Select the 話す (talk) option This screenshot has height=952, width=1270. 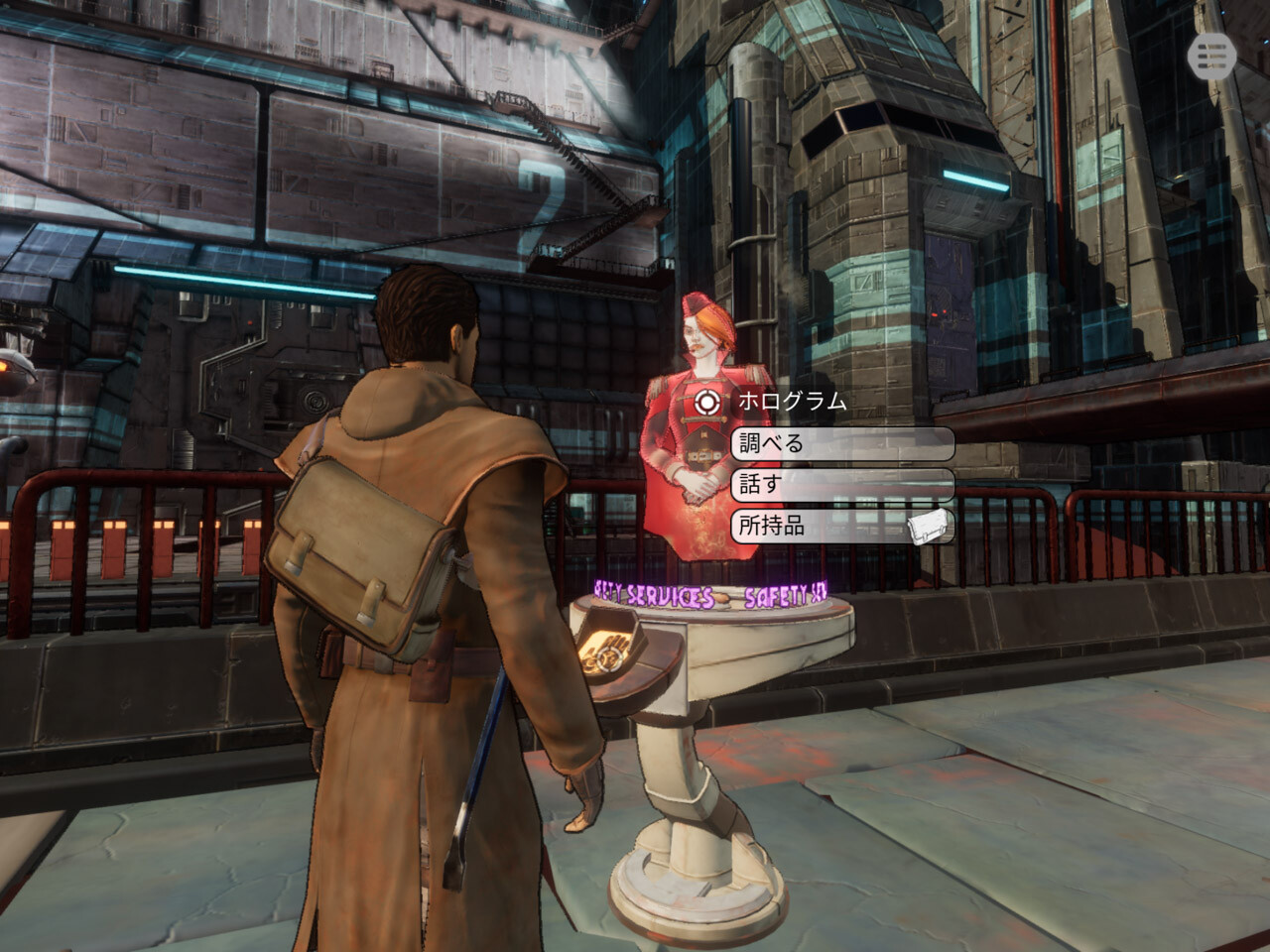[x=841, y=485]
